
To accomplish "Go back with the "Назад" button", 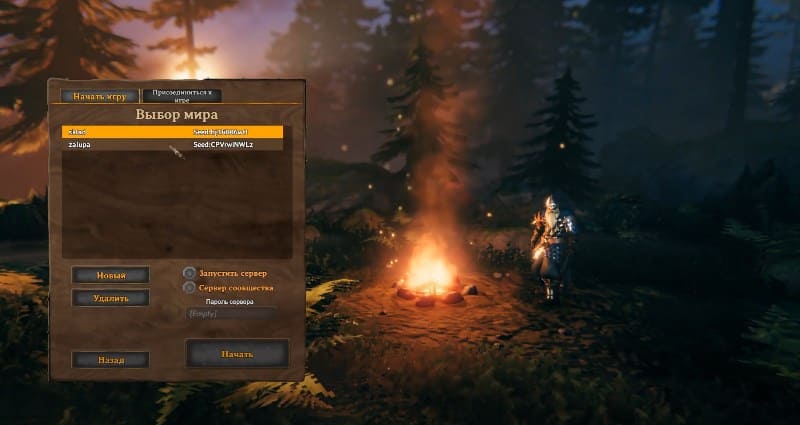I will (x=111, y=359).
